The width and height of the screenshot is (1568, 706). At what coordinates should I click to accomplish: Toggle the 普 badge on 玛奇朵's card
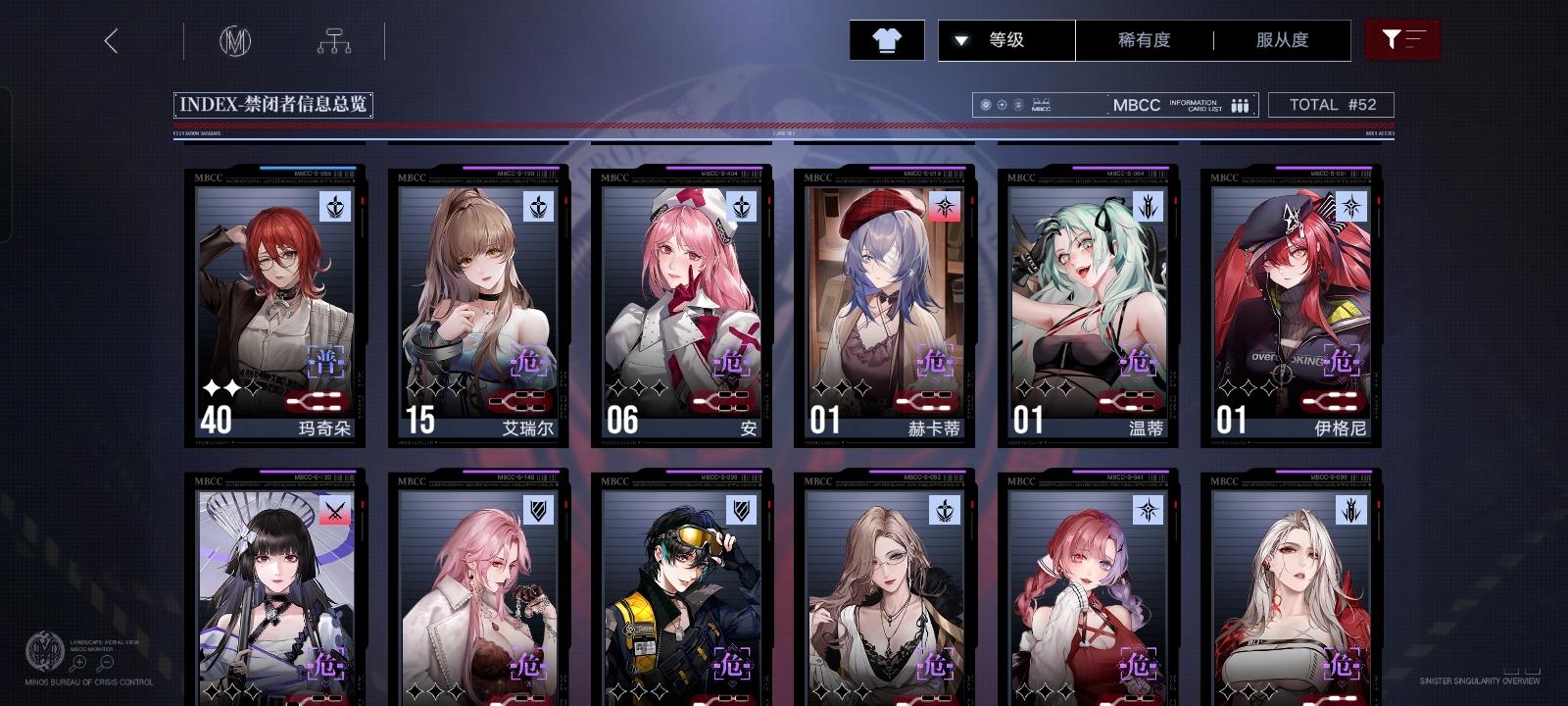pos(324,363)
